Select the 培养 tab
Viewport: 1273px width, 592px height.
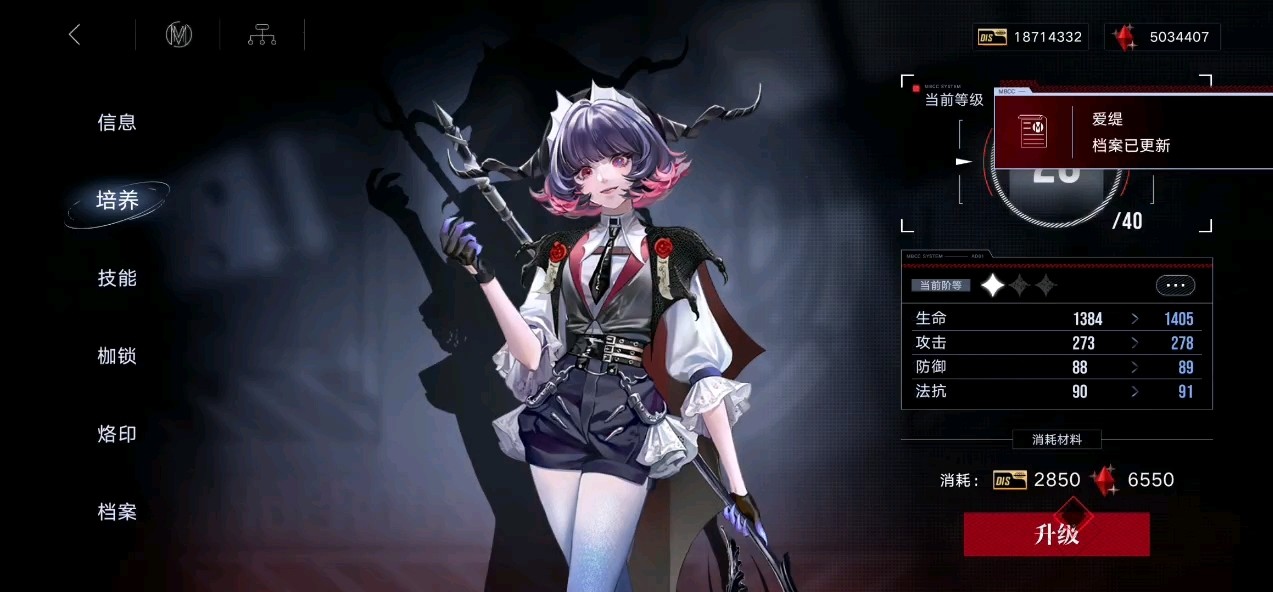click(117, 200)
